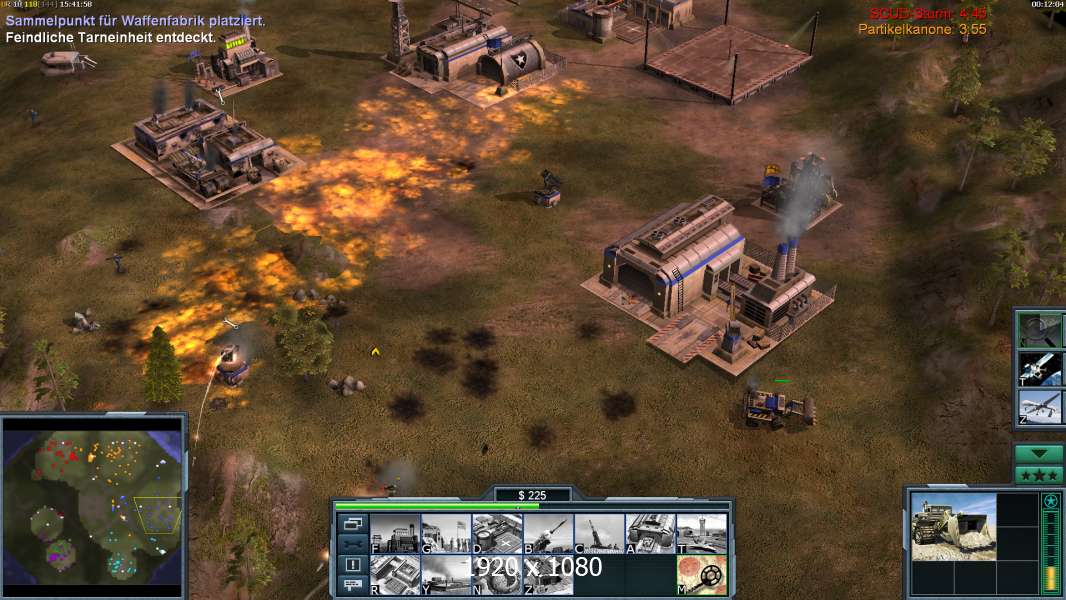The height and width of the screenshot is (600, 1066).
Task: Open the chat message button
Action: 352,586
